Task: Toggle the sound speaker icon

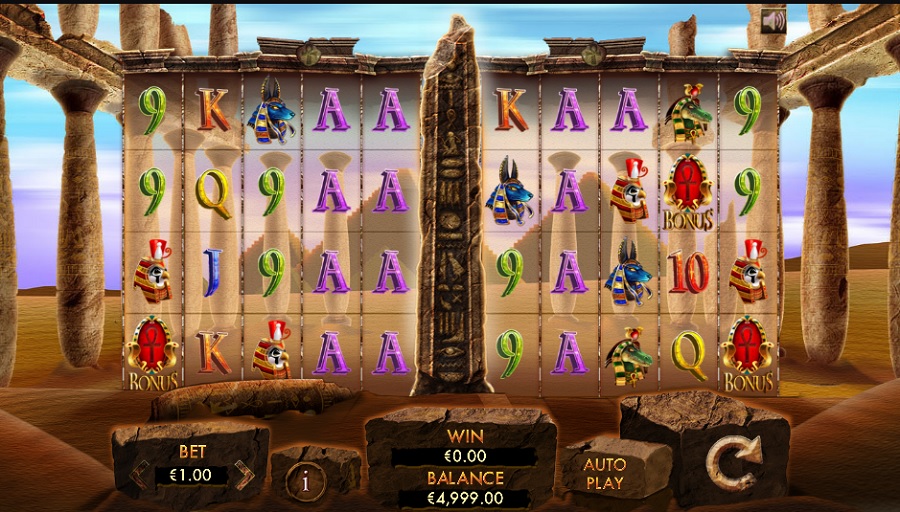Action: click(x=772, y=21)
